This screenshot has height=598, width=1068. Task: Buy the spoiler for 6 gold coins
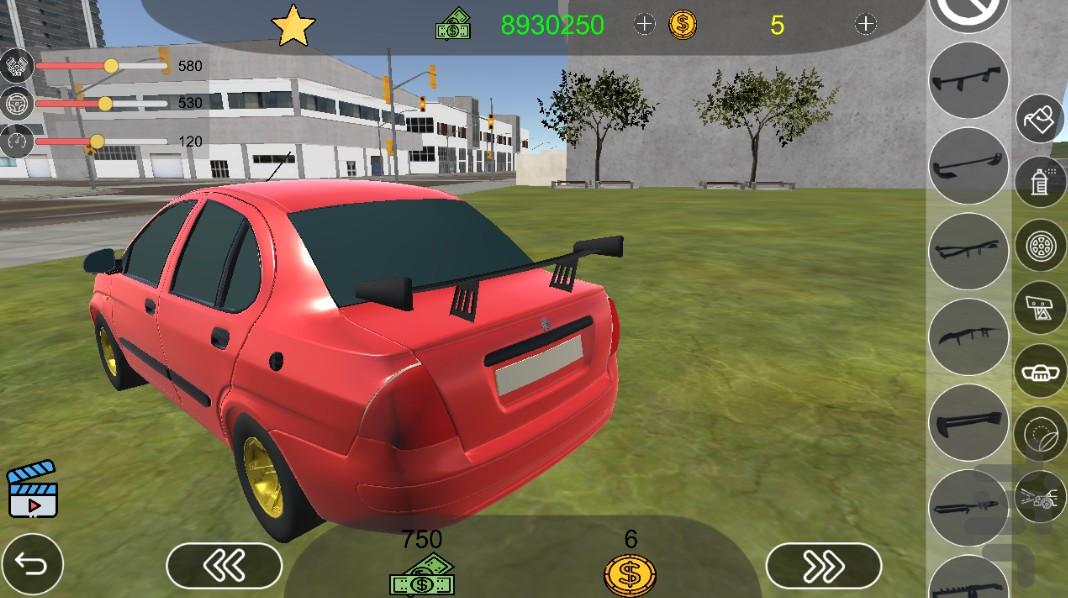[630, 575]
